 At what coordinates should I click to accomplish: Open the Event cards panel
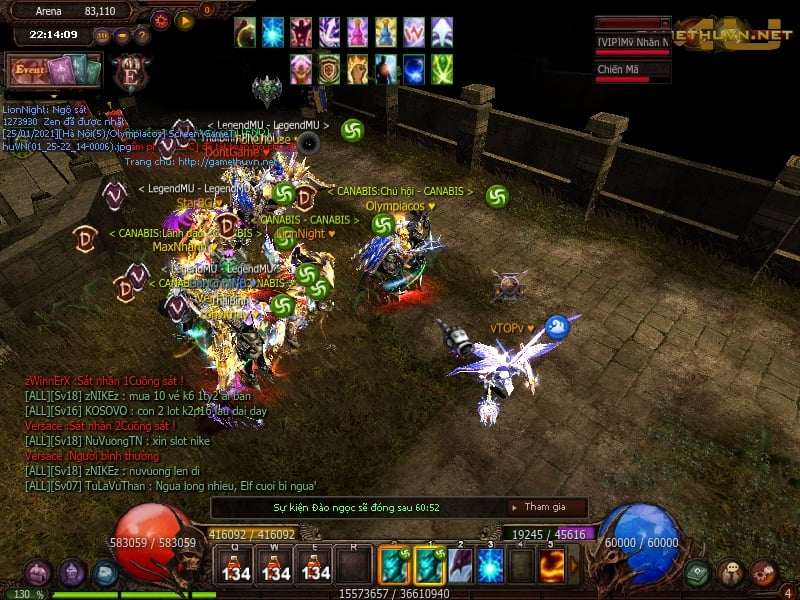(x=54, y=71)
